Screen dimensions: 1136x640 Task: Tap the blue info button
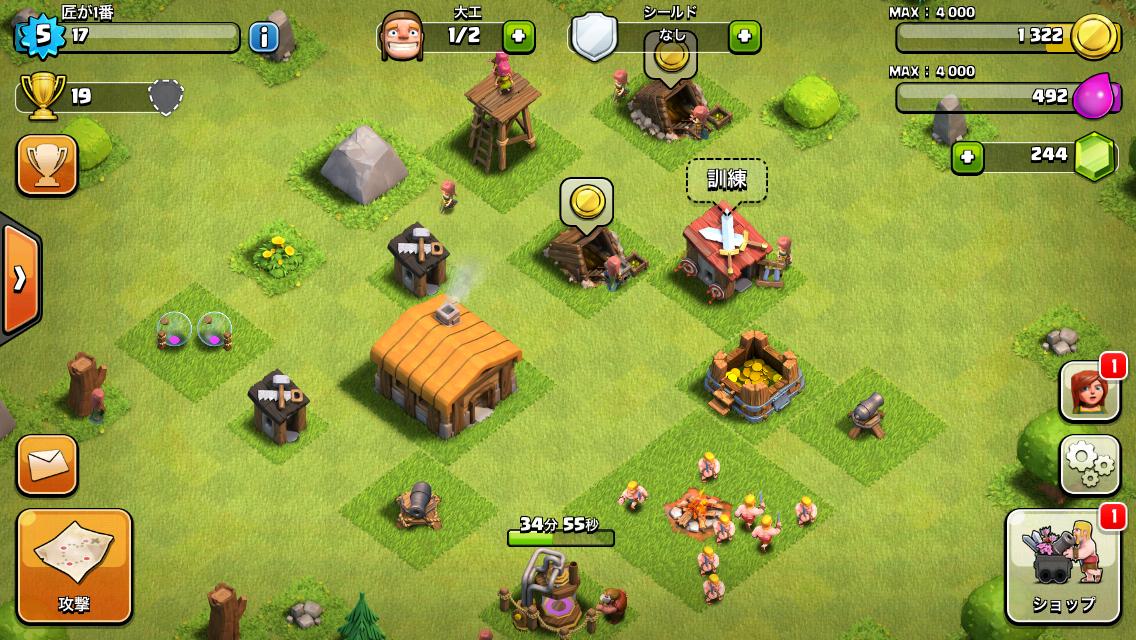coord(263,37)
